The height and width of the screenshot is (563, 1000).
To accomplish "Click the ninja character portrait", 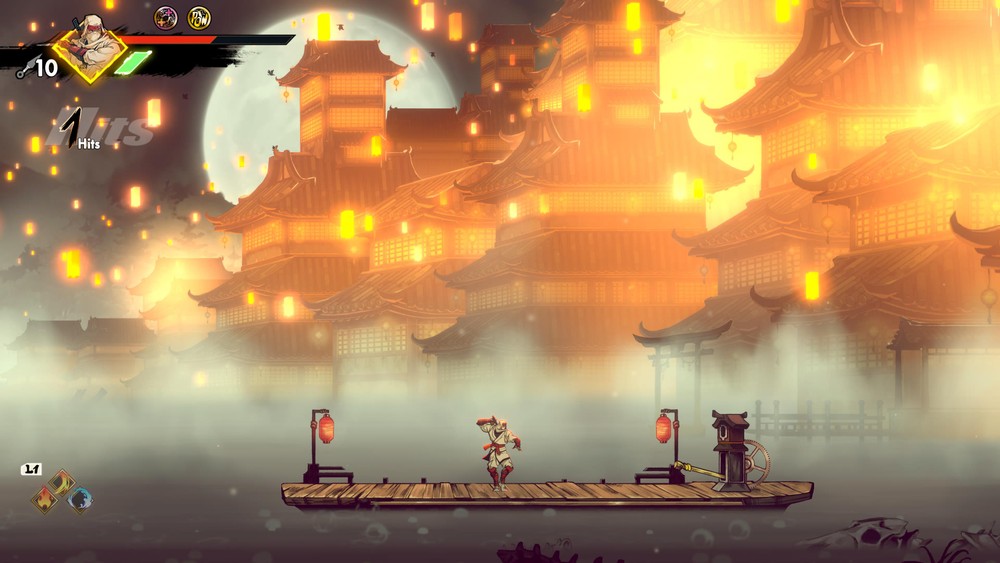I will click(x=90, y=47).
